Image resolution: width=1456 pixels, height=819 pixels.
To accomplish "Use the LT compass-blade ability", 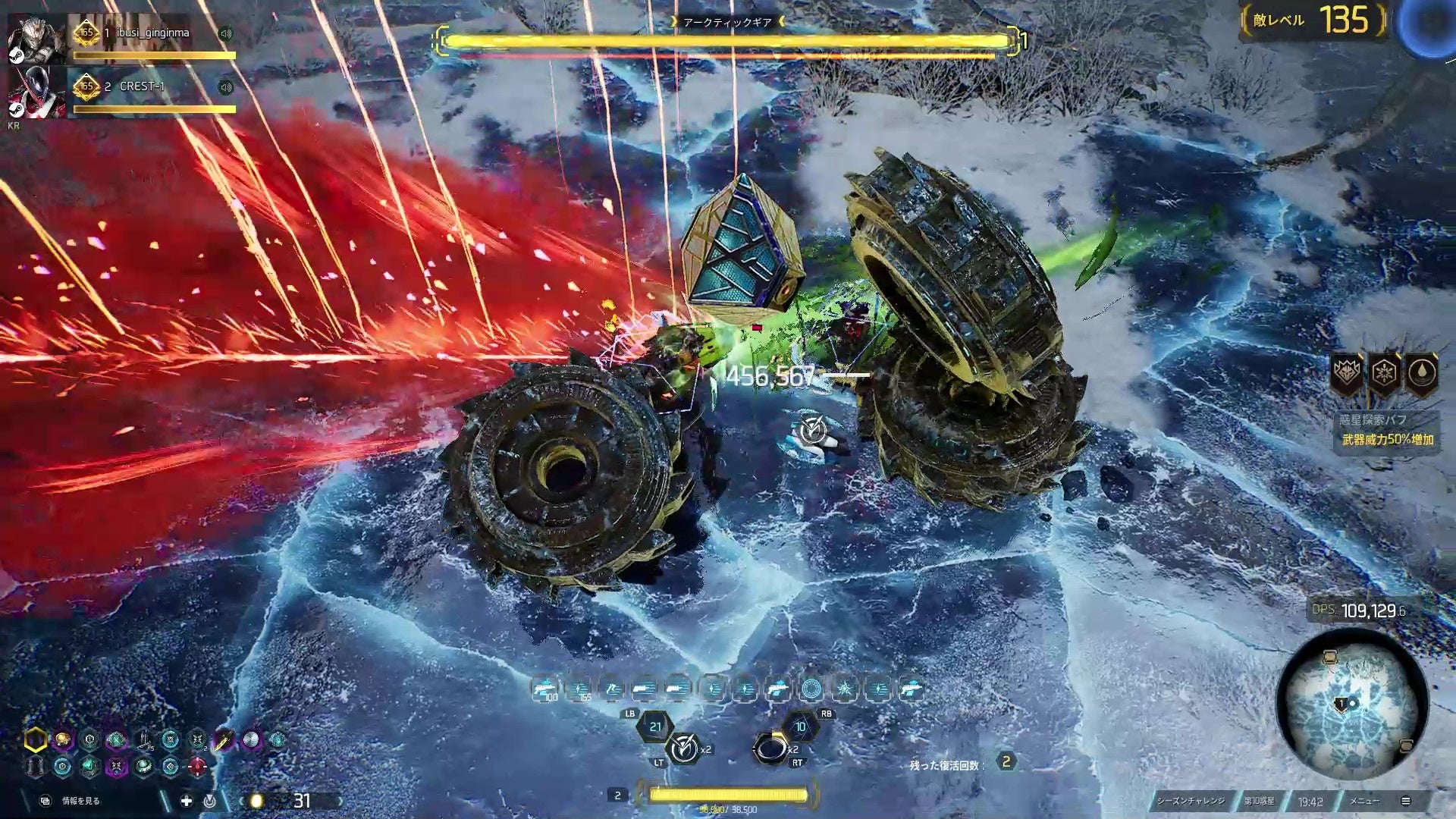I will (684, 749).
